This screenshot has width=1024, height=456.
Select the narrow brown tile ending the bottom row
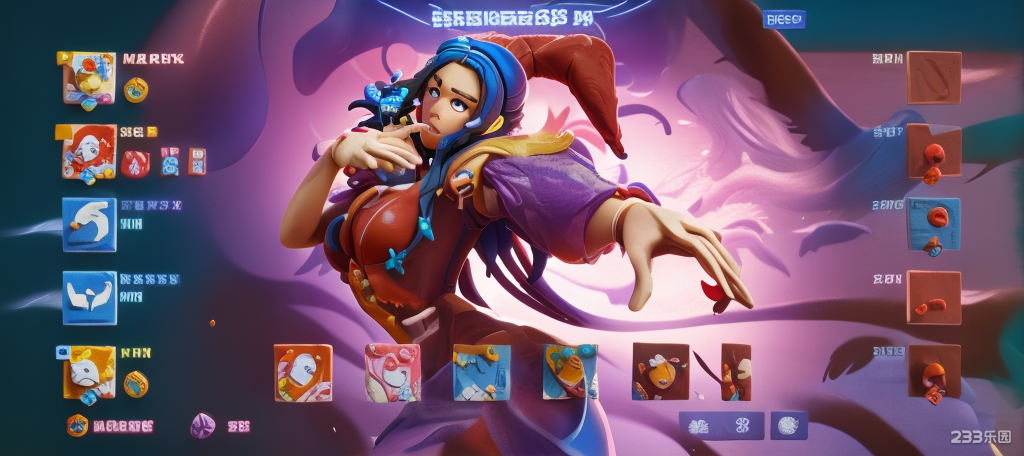click(735, 372)
